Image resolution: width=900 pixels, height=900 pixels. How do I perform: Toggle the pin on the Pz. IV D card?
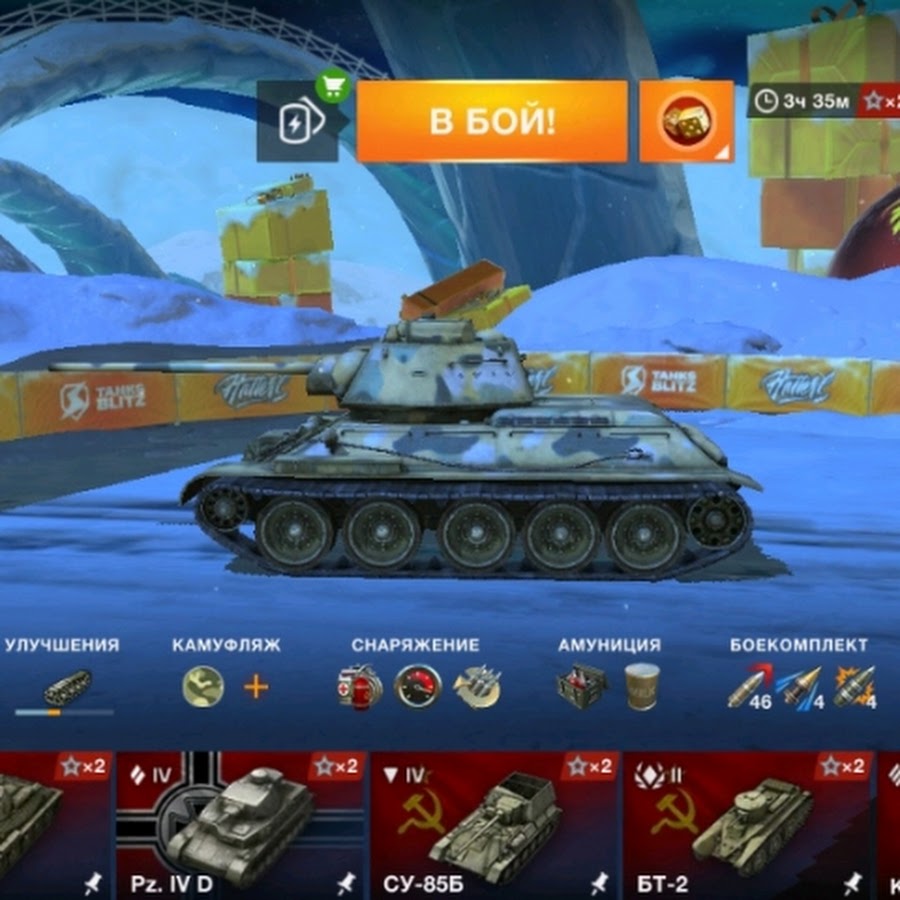tap(346, 883)
